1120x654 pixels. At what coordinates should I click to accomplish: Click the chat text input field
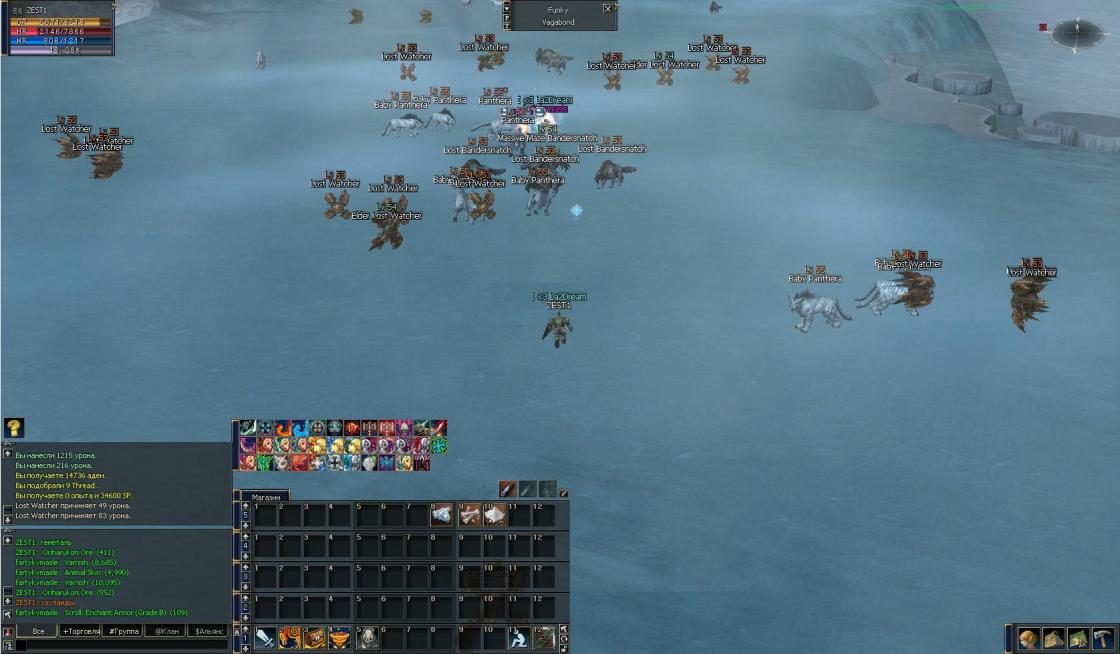pyautogui.click(x=120, y=646)
